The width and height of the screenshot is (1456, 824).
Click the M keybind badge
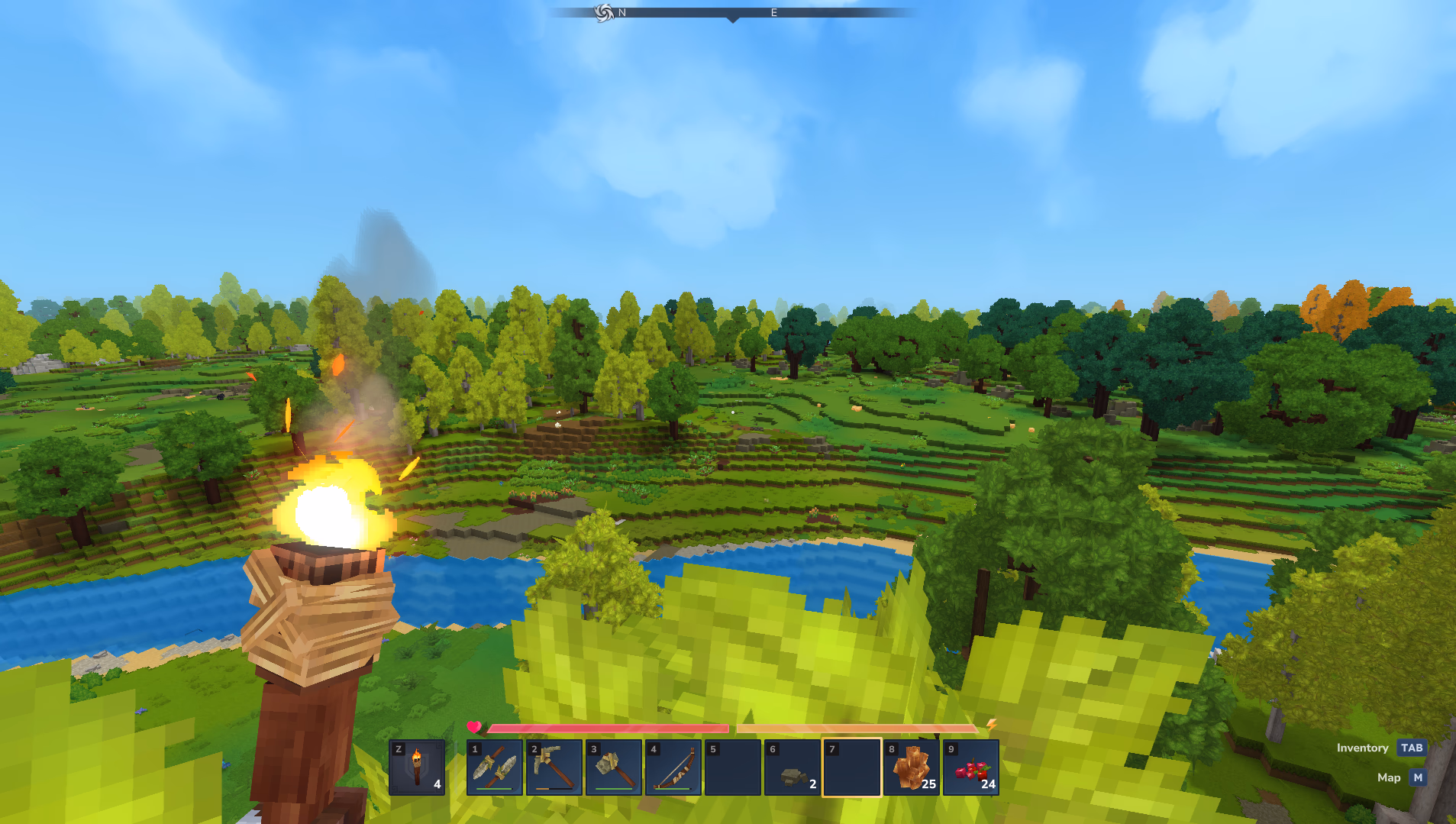pyautogui.click(x=1418, y=777)
